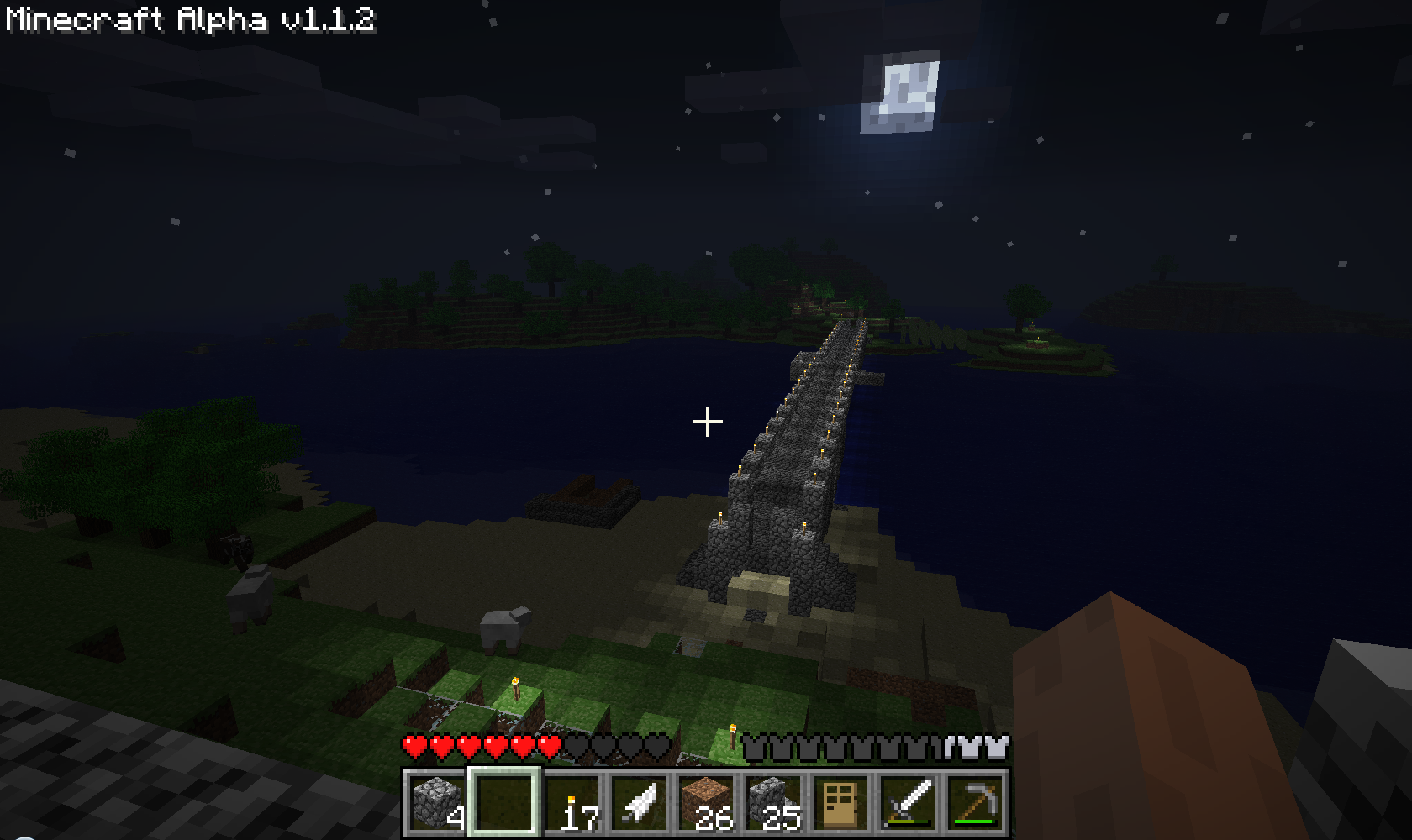Choose the feather hotbar slot
Image resolution: width=1412 pixels, height=840 pixels.
[x=639, y=801]
